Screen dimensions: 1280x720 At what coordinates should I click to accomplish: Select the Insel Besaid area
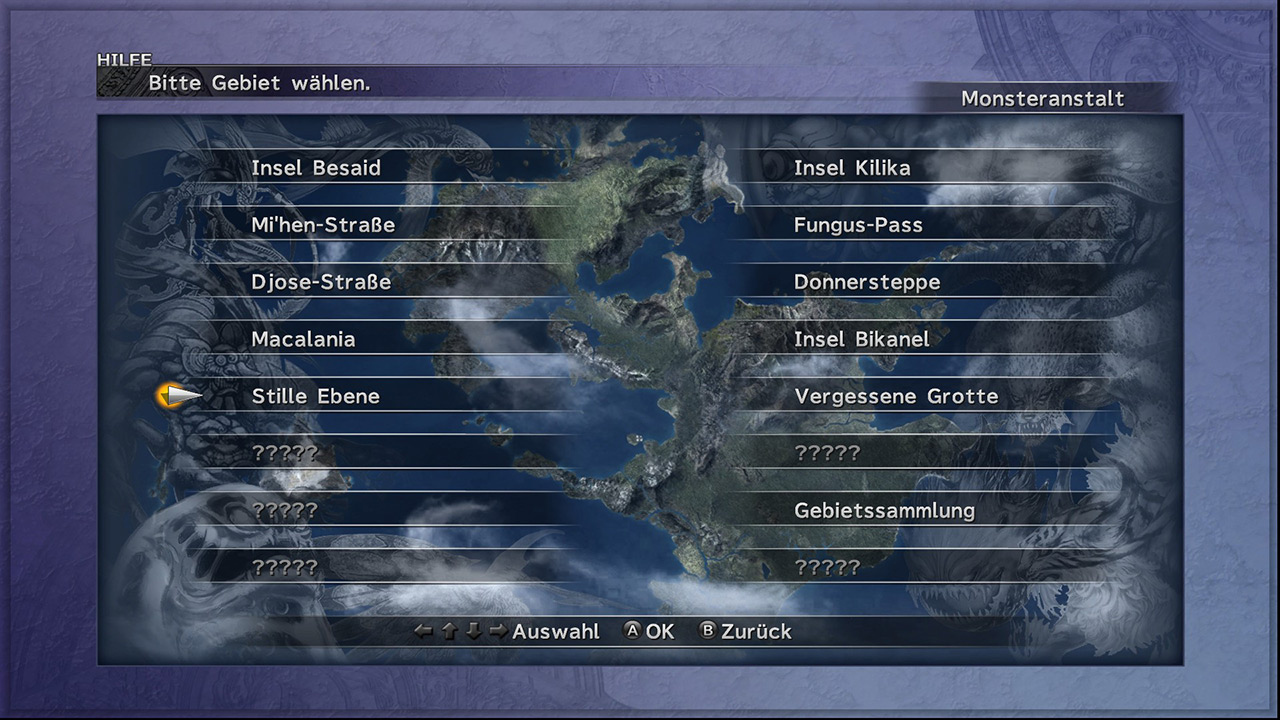316,168
